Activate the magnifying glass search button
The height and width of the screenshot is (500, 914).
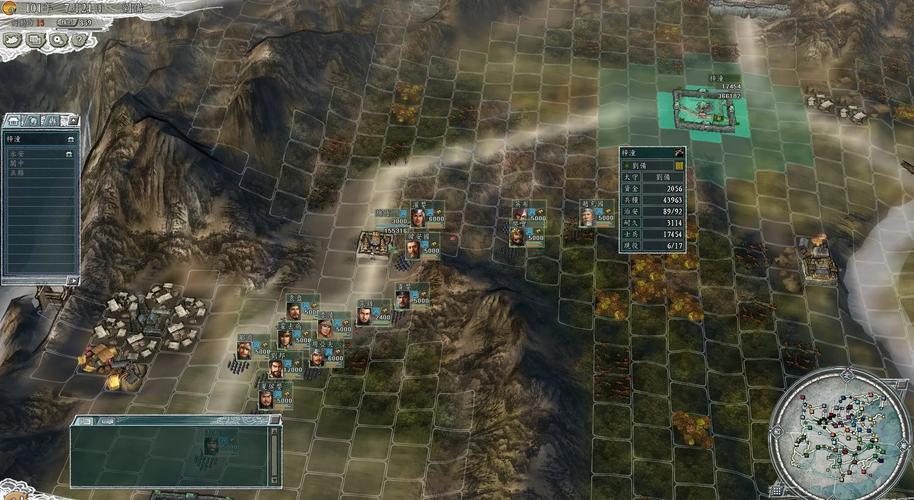pyautogui.click(x=57, y=40)
